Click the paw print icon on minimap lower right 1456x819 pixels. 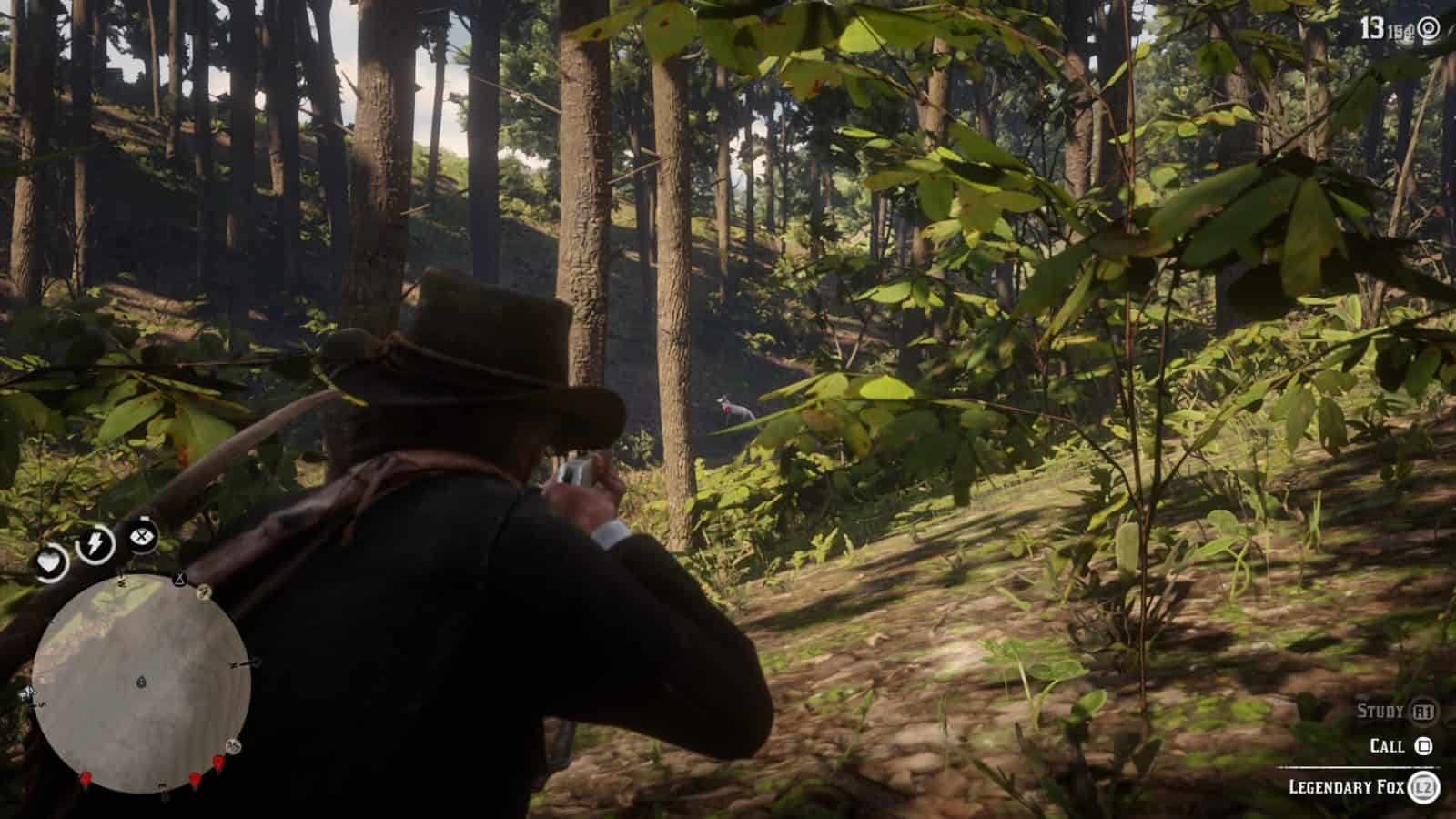coord(233,746)
